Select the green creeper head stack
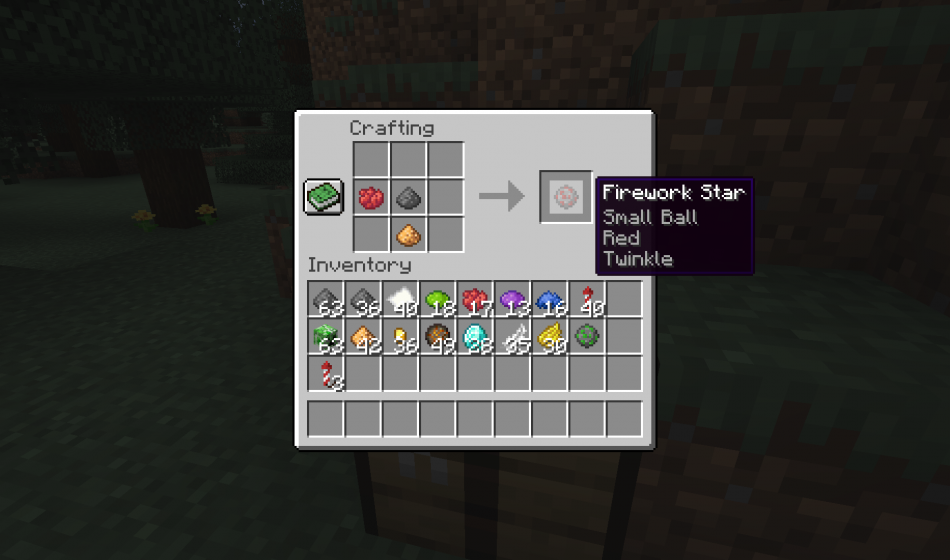The height and width of the screenshot is (560, 950). (325, 337)
